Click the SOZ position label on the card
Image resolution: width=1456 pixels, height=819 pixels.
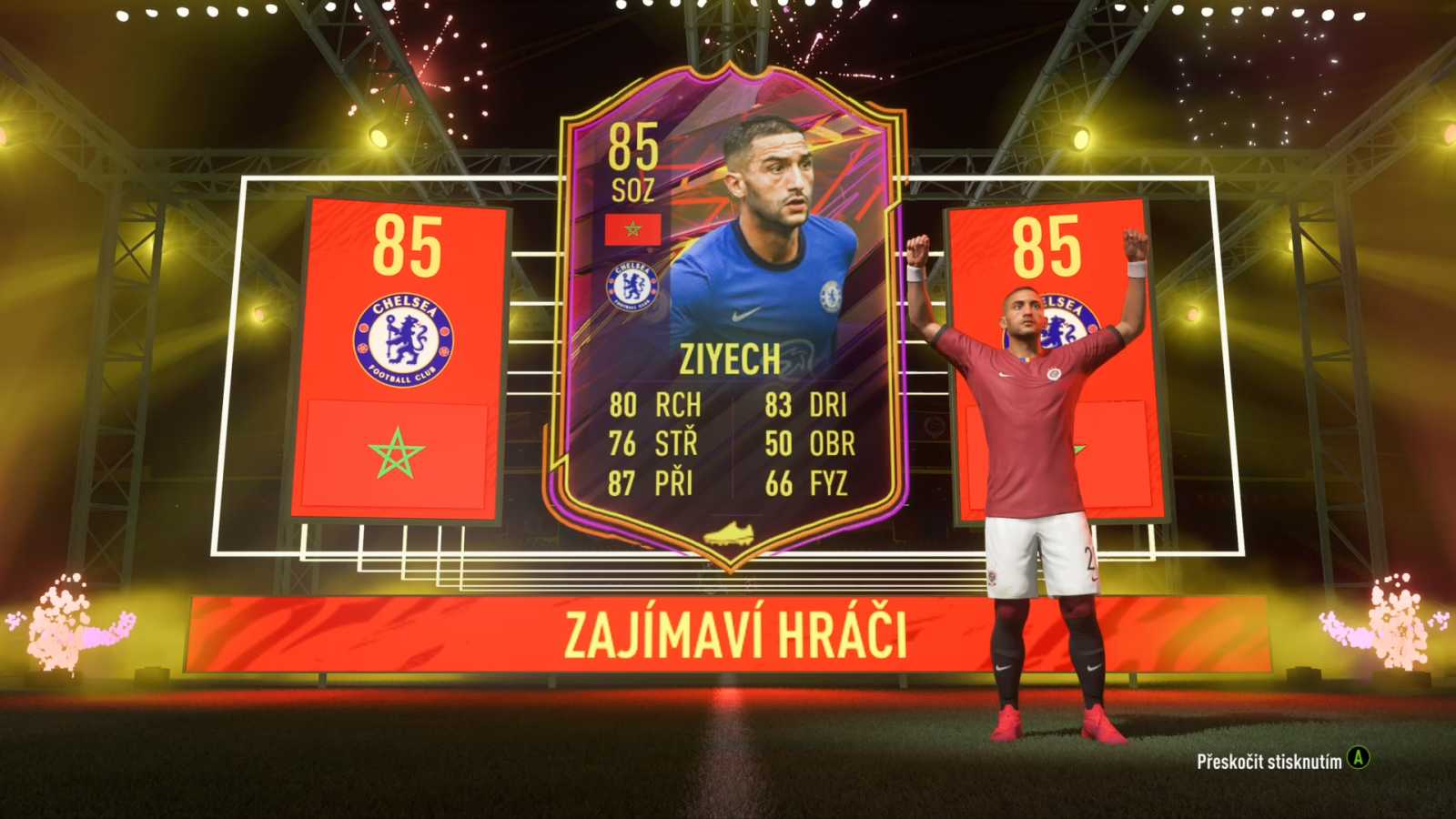coord(634,188)
